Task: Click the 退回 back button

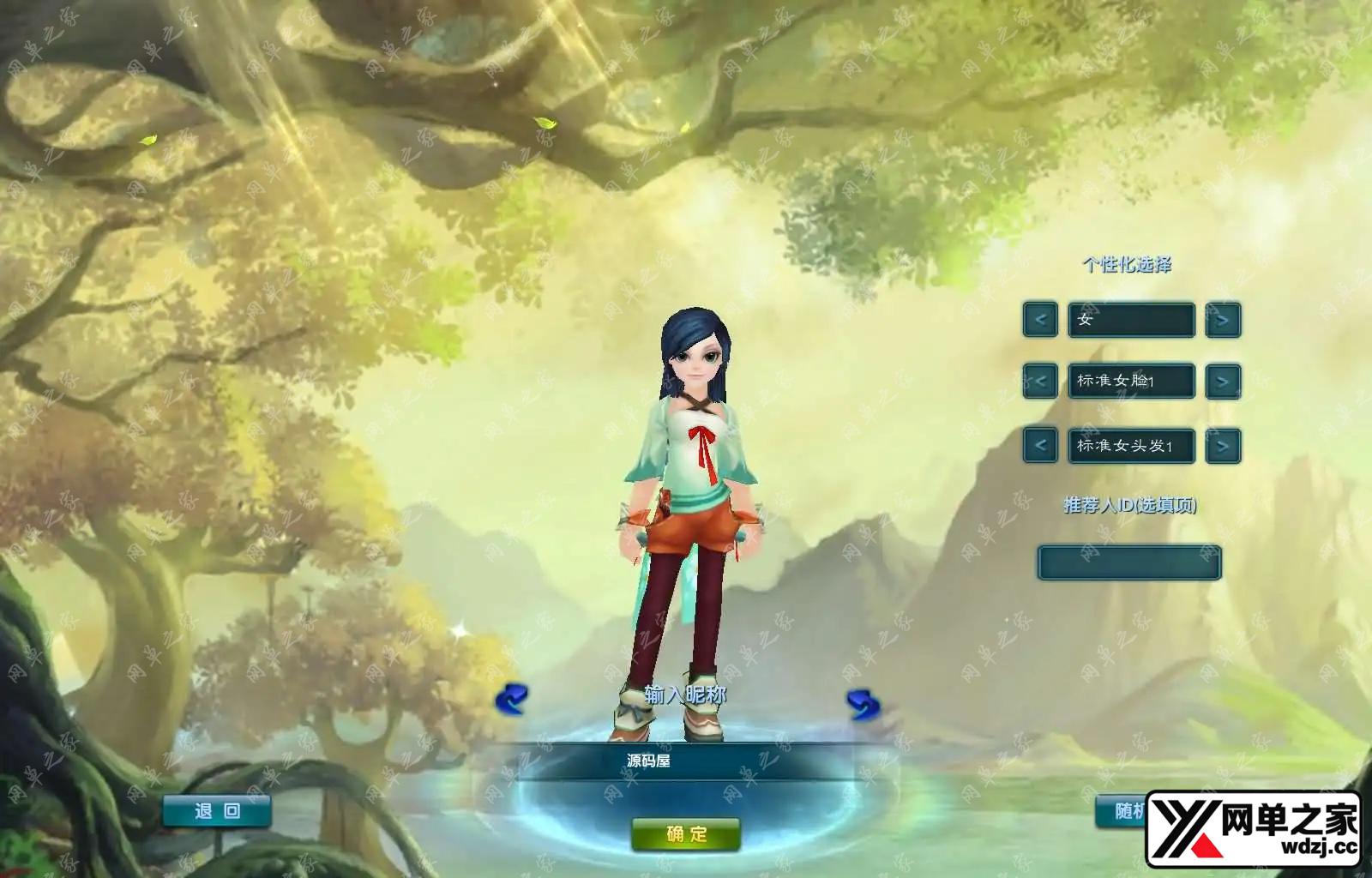Action: (217, 811)
